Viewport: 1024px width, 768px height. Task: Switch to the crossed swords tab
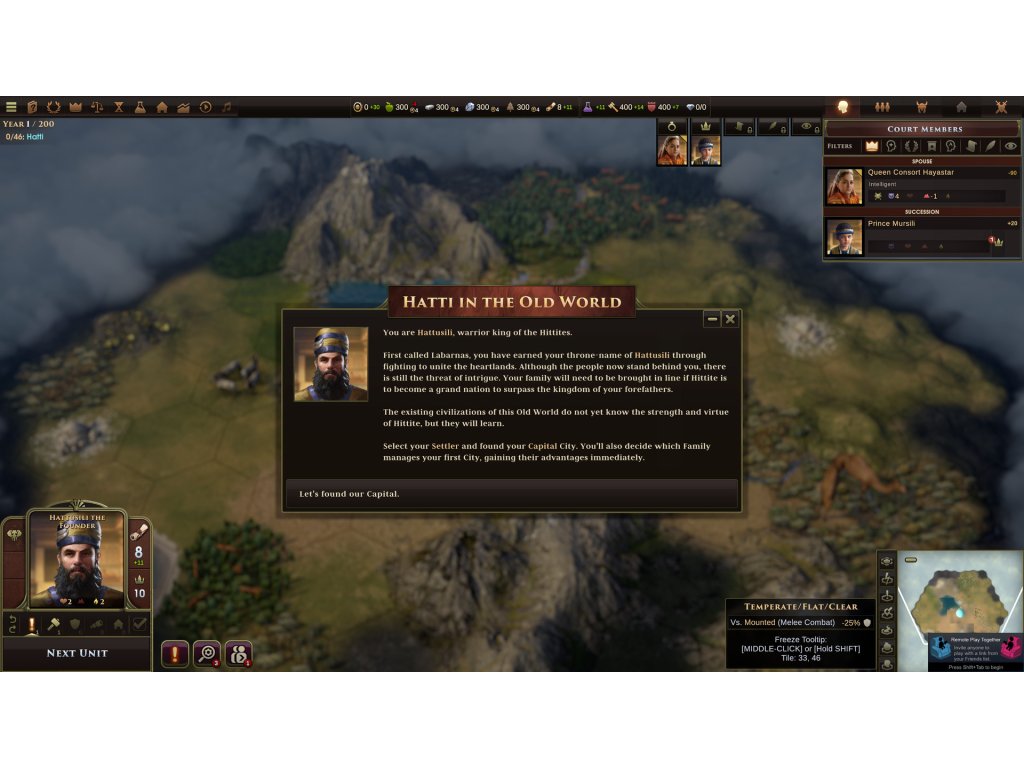[1001, 107]
